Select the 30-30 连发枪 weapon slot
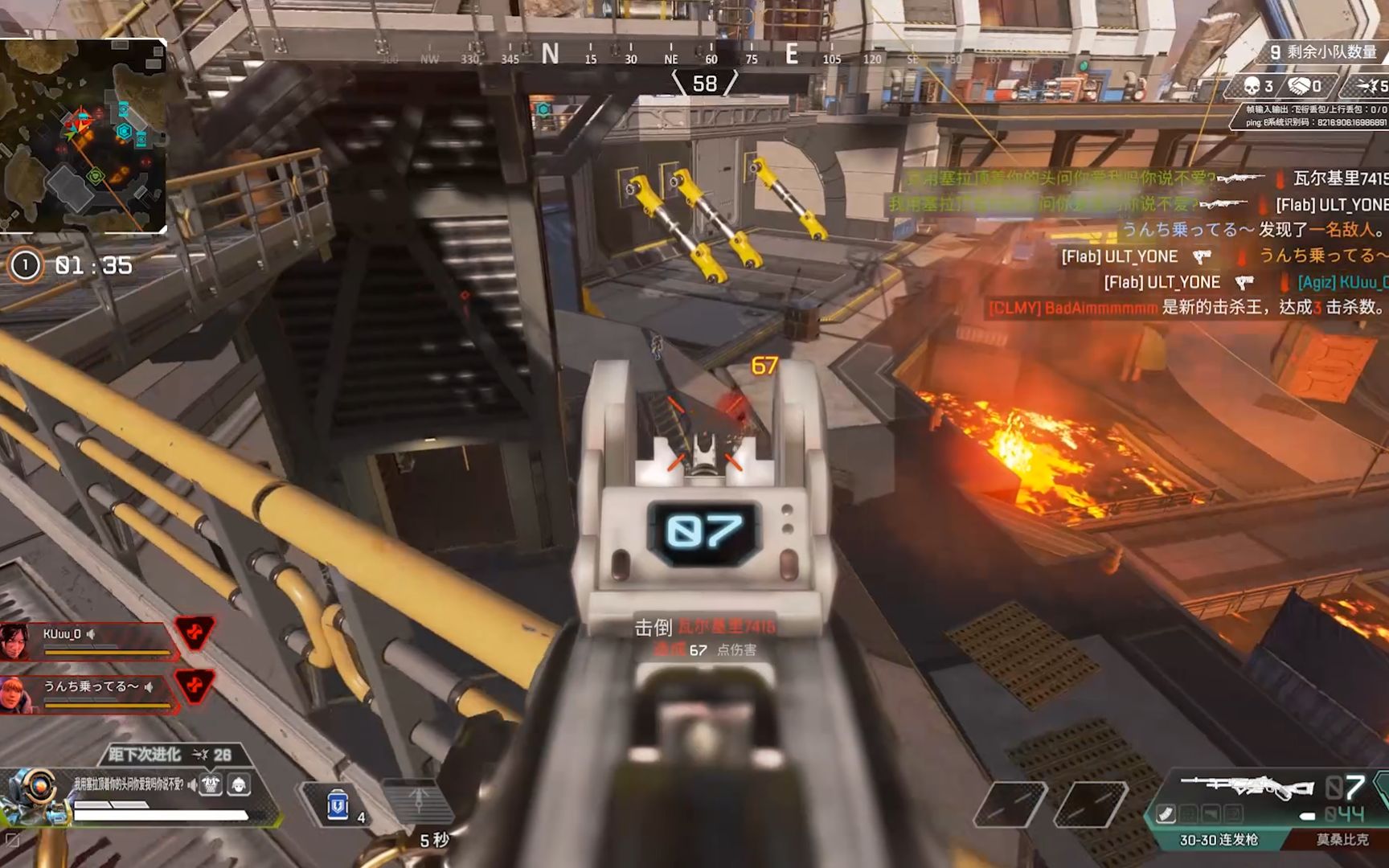Screen dimensions: 1389x868 point(1218,840)
